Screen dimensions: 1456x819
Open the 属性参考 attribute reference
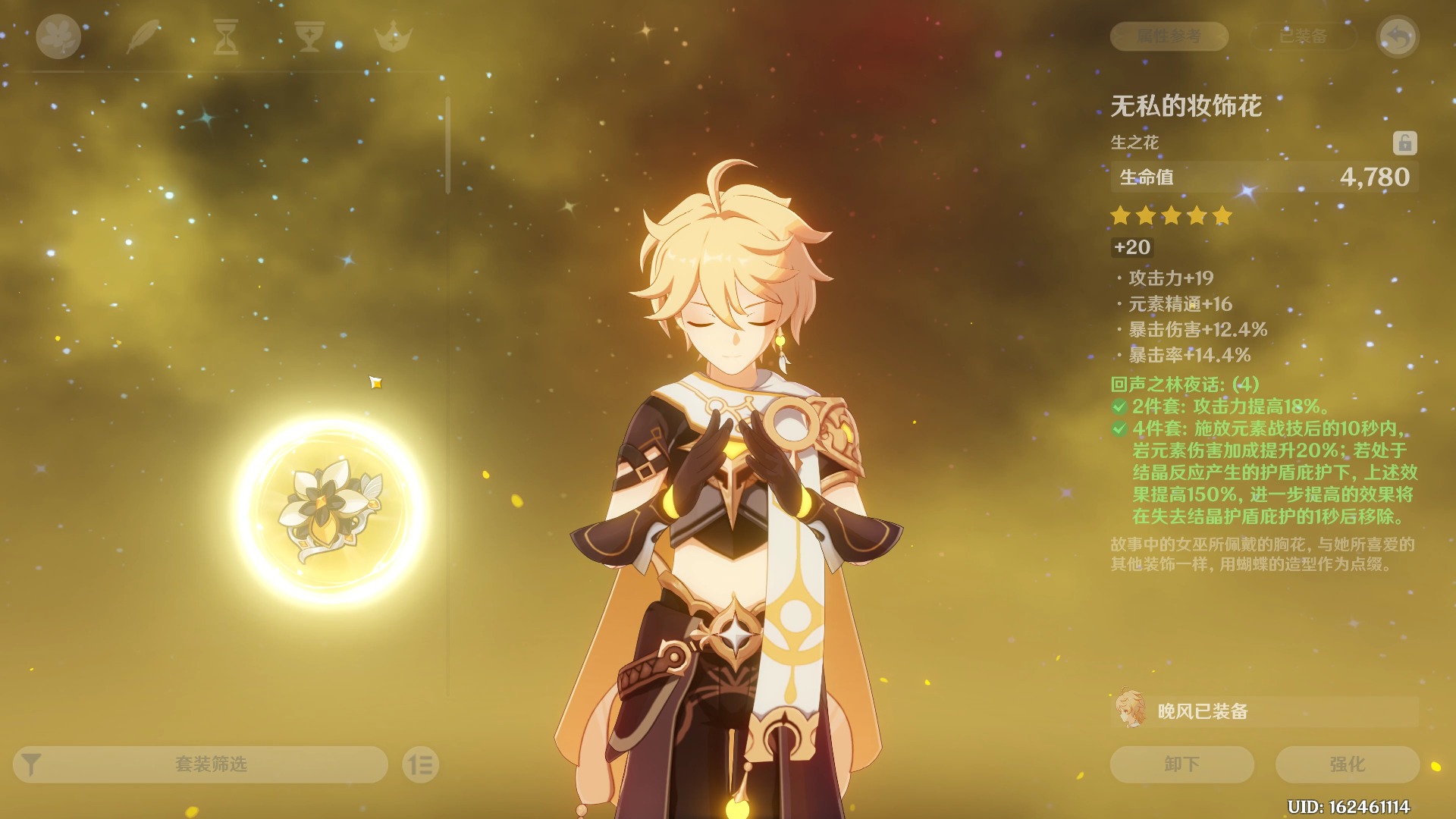[x=1169, y=36]
